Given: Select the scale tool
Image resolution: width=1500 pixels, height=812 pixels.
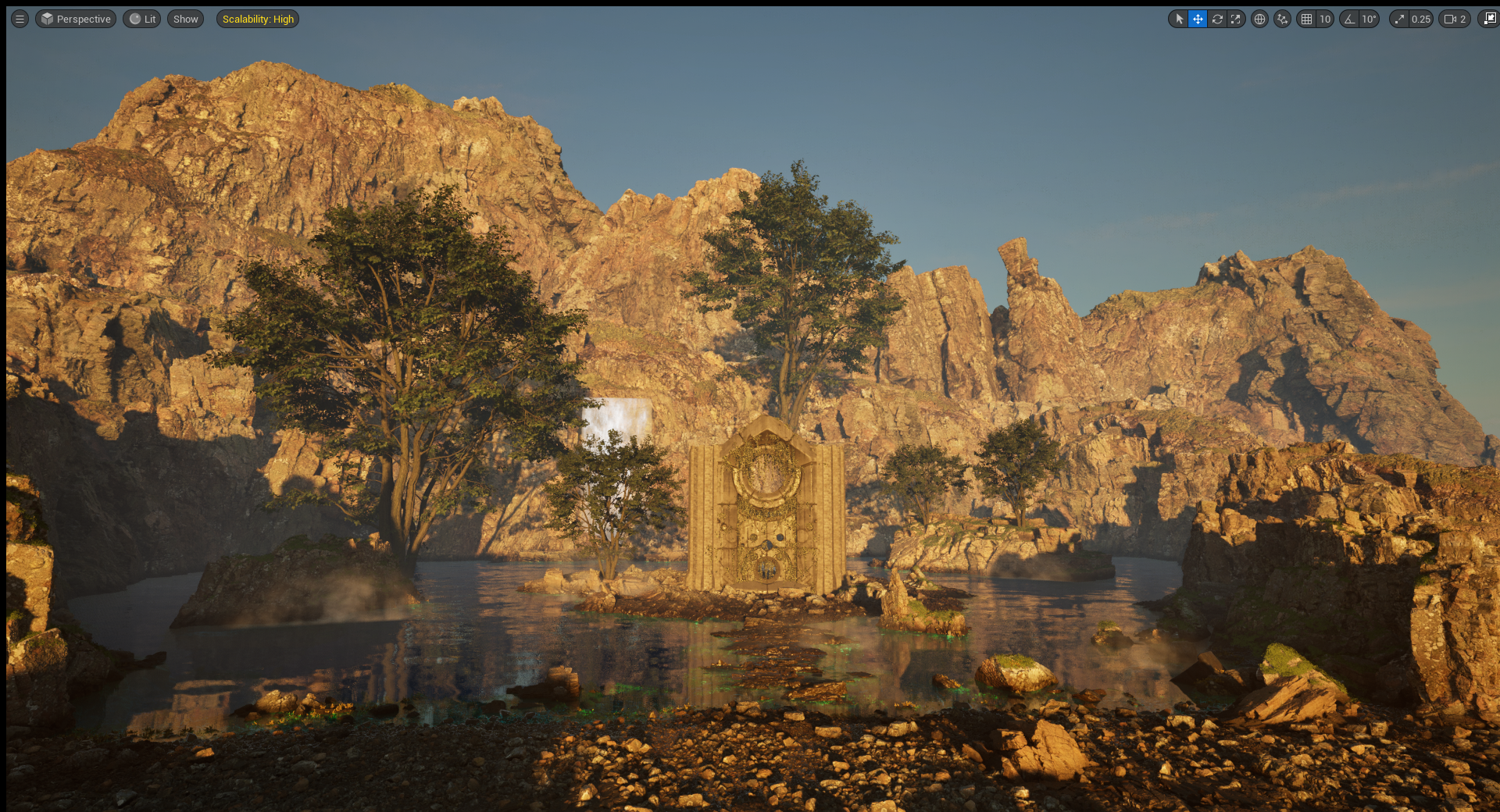Looking at the screenshot, I should tap(1236, 19).
